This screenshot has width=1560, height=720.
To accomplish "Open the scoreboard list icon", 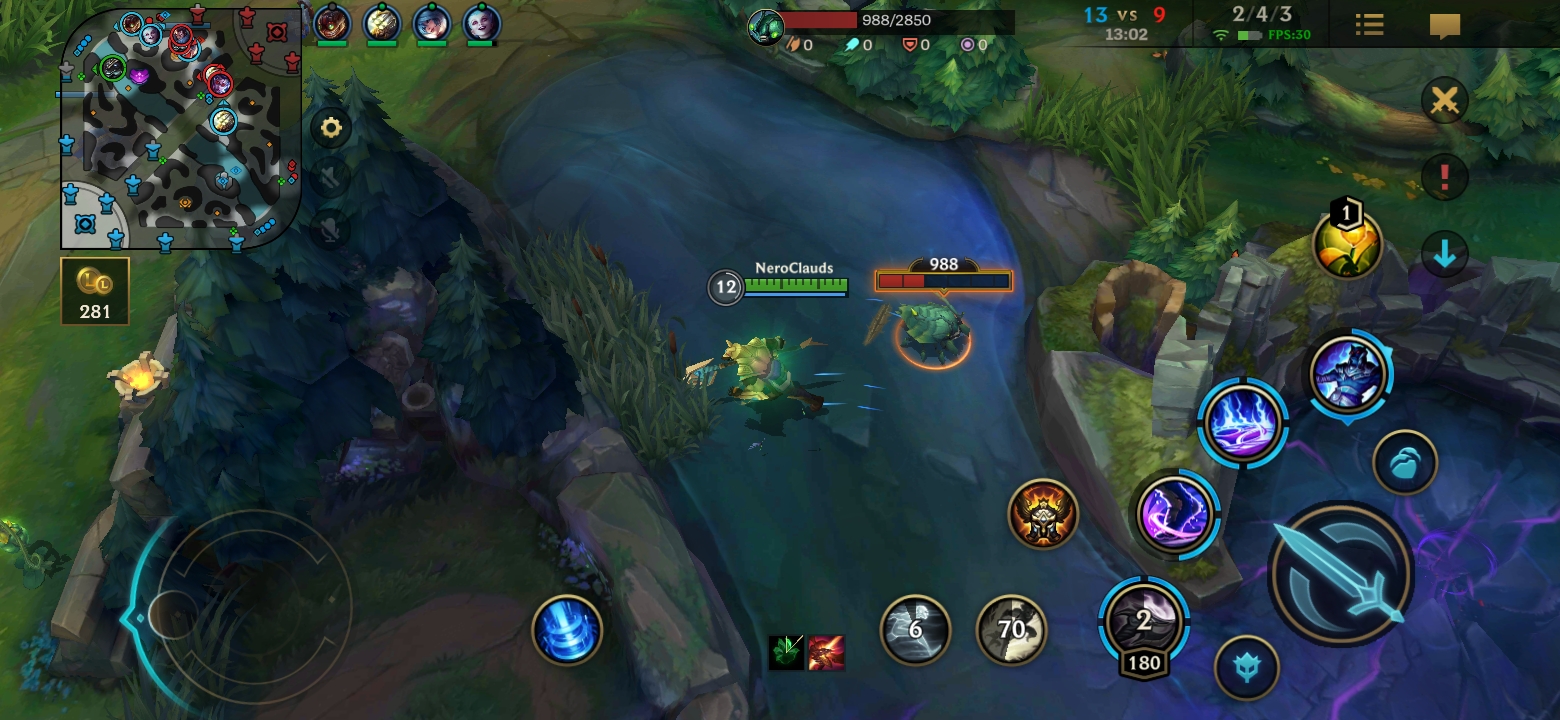I will pos(1369,25).
